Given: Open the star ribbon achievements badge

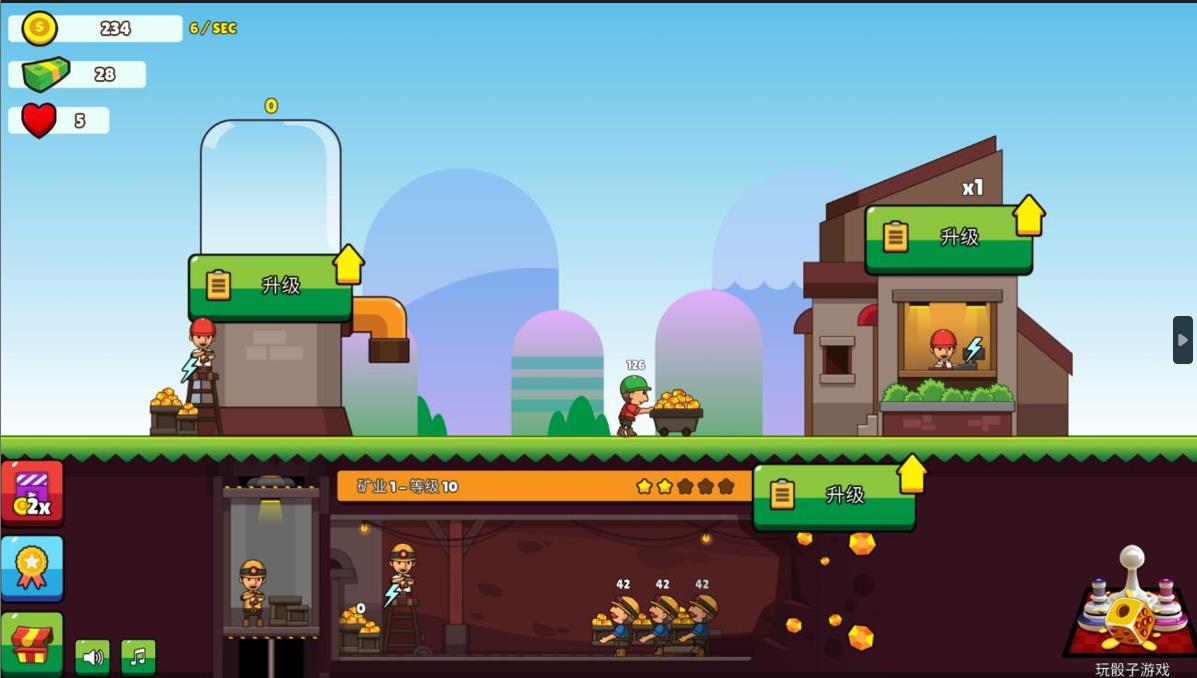Looking at the screenshot, I should 32,568.
